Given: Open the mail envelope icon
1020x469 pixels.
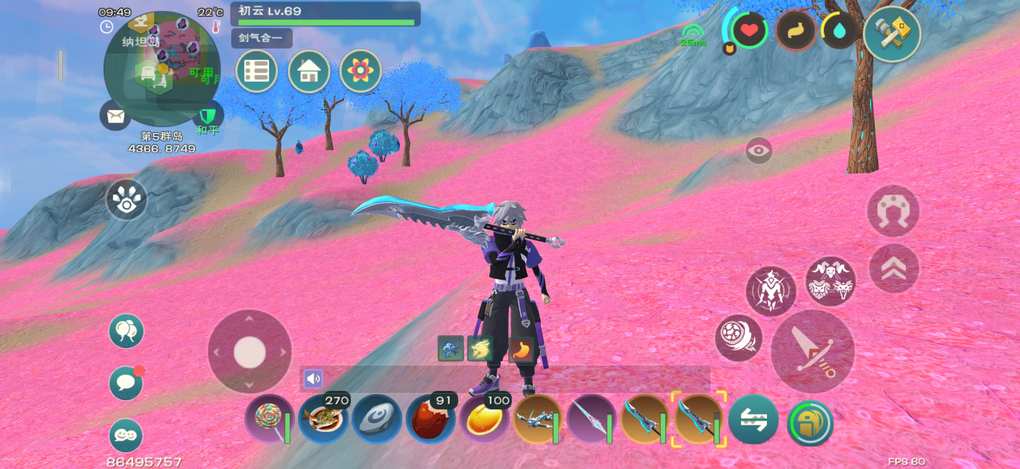Looking at the screenshot, I should click(115, 115).
